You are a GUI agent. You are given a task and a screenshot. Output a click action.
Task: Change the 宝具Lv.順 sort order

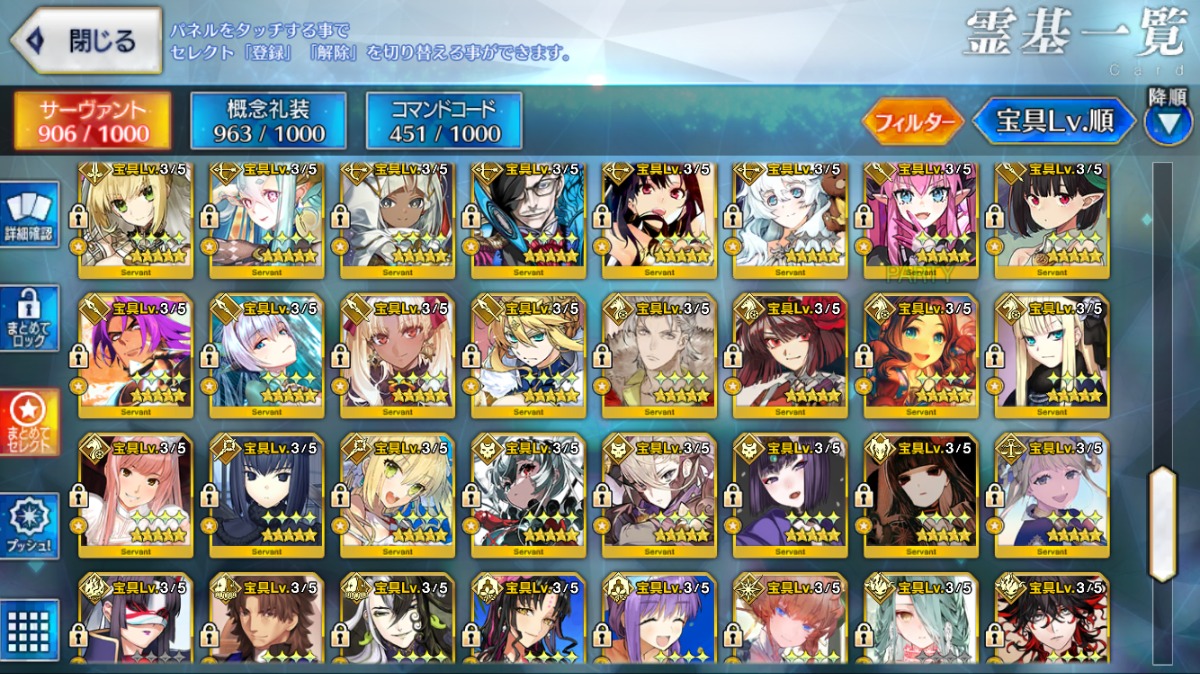tap(1055, 122)
